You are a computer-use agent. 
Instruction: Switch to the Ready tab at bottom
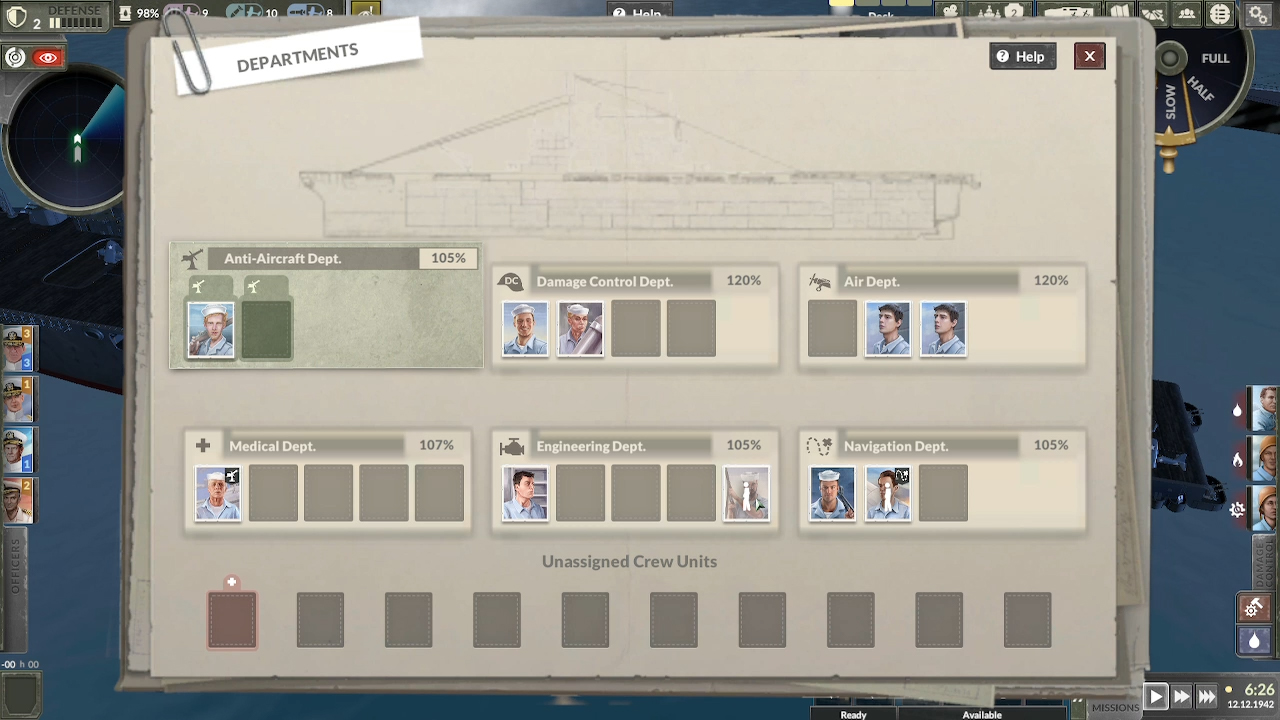tap(852, 714)
